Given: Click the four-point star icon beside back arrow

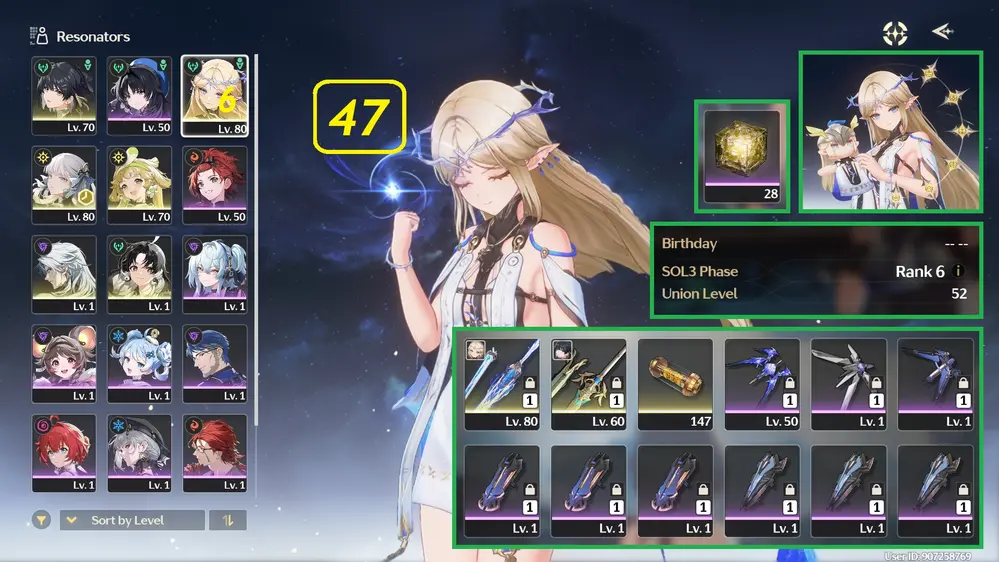Looking at the screenshot, I should point(894,32).
